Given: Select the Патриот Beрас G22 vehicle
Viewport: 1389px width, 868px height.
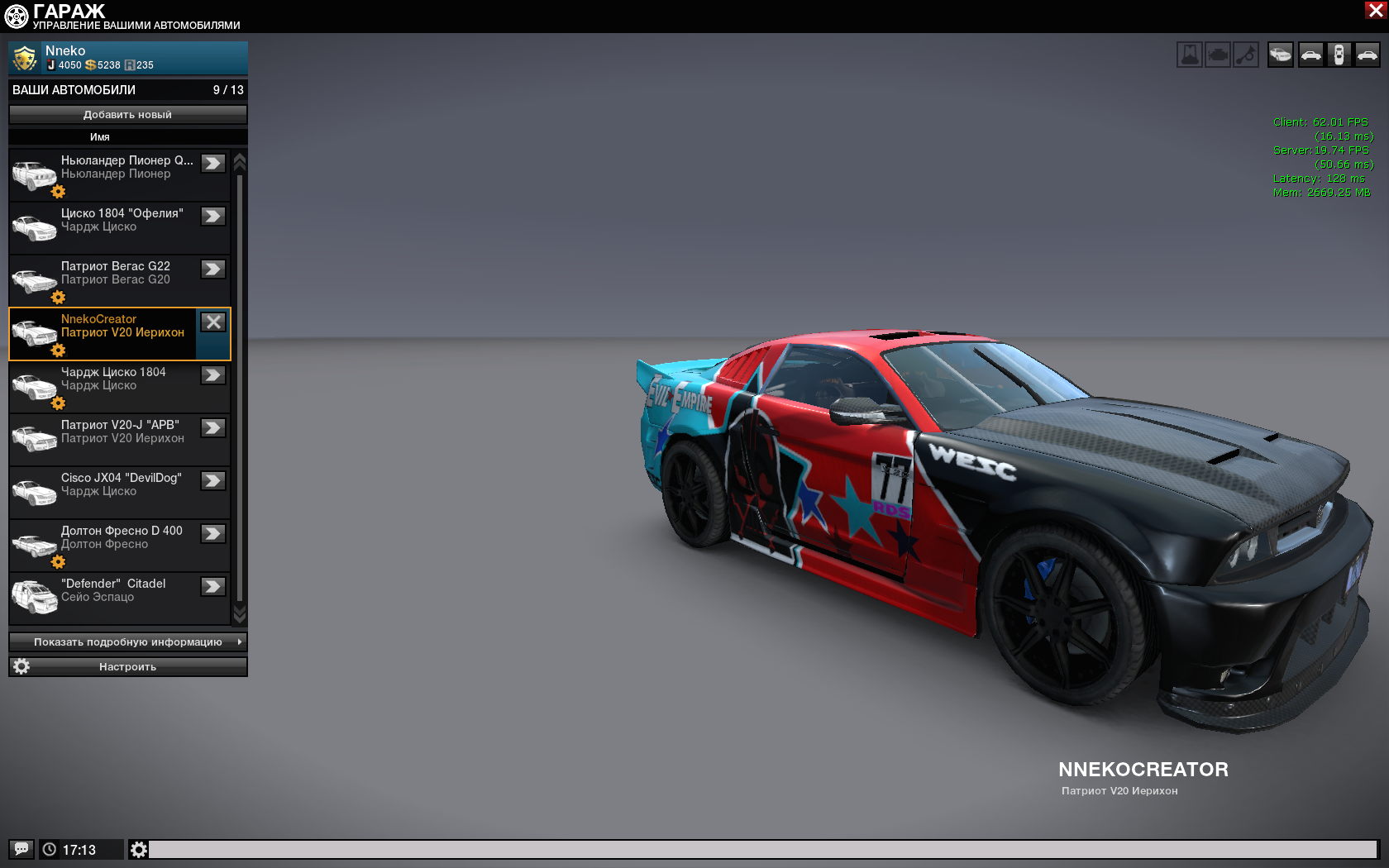Looking at the screenshot, I should [x=119, y=280].
